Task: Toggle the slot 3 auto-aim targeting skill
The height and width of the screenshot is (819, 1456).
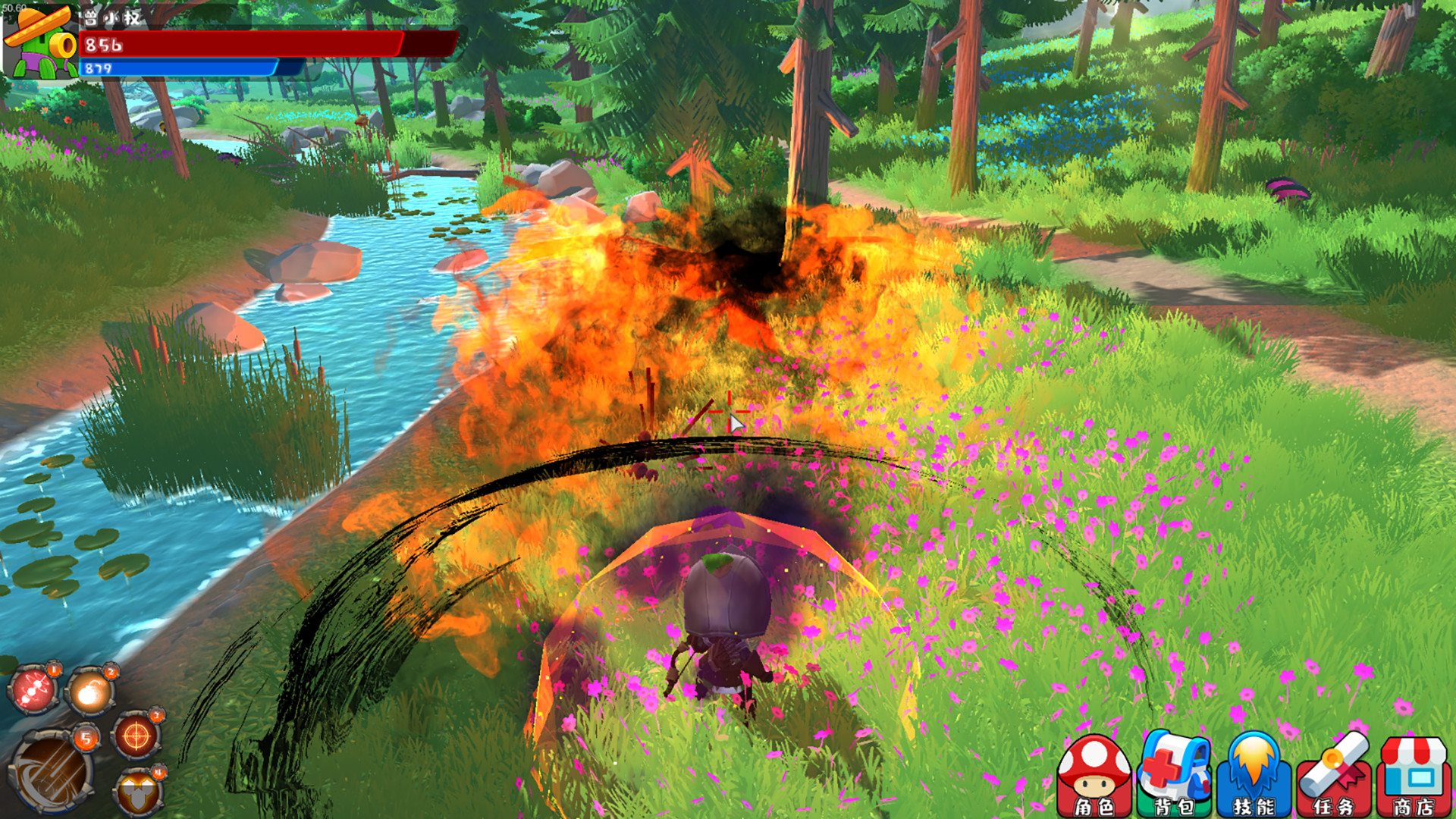Action: tap(157, 714)
